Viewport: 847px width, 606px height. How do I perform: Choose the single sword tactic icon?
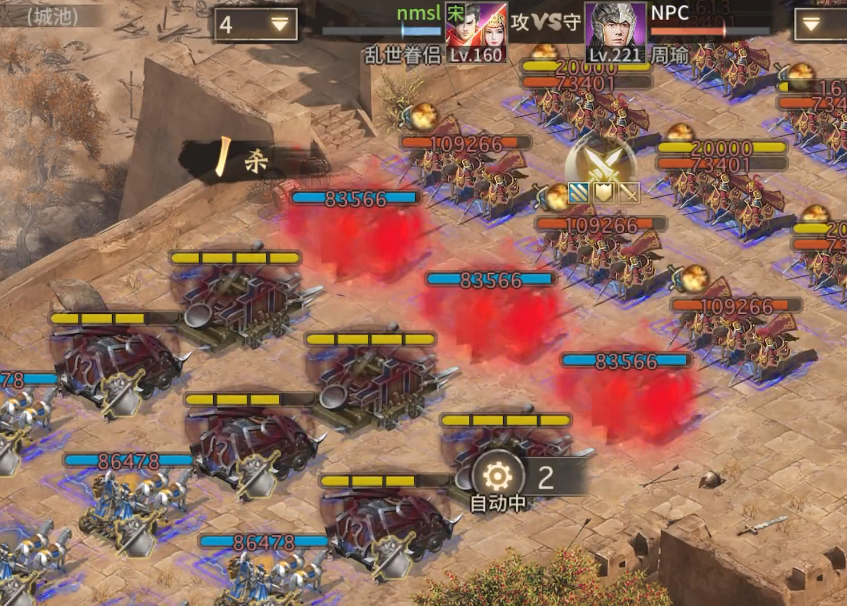coord(628,192)
